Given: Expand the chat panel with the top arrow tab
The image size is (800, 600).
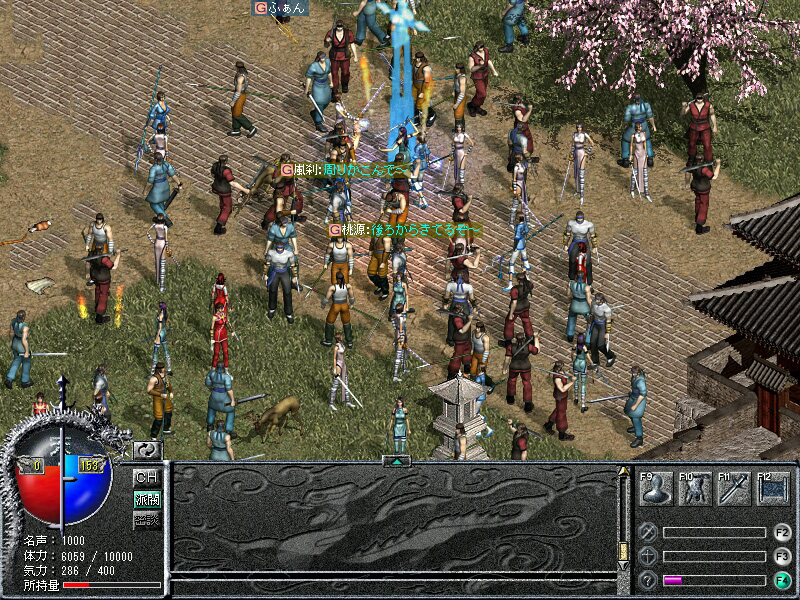Looking at the screenshot, I should pos(397,461).
